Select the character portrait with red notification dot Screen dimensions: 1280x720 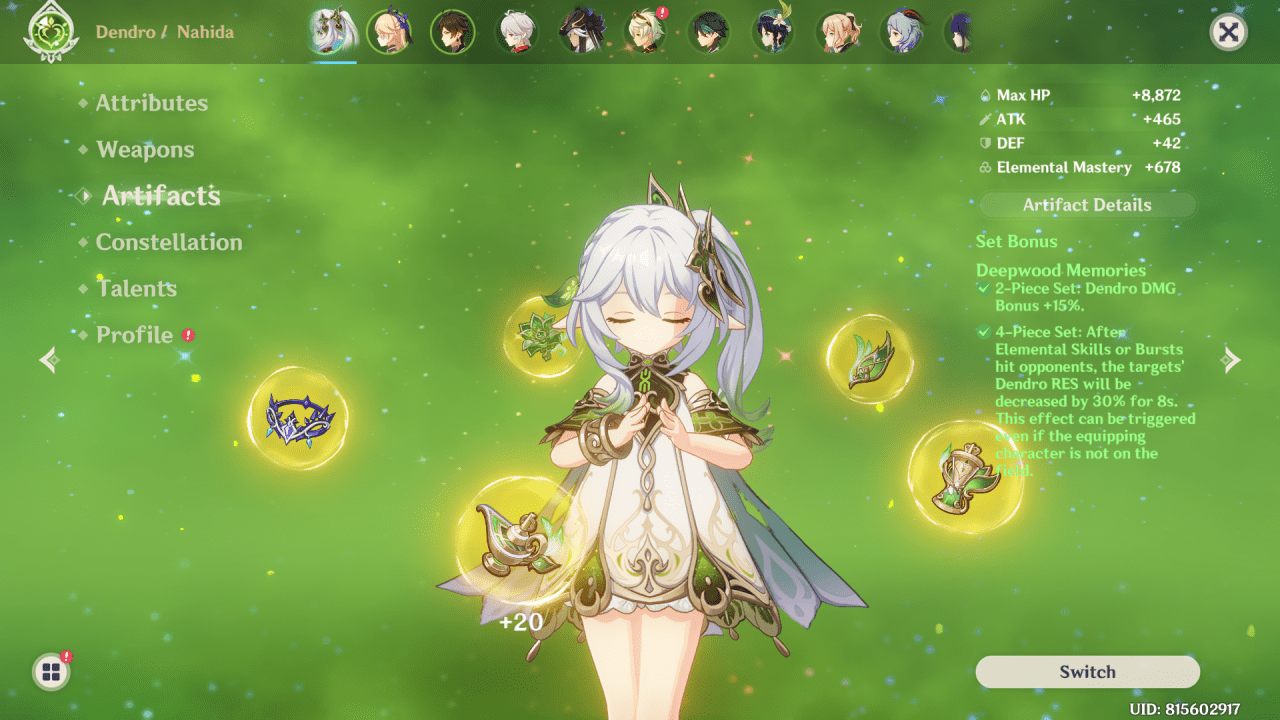pyautogui.click(x=645, y=31)
